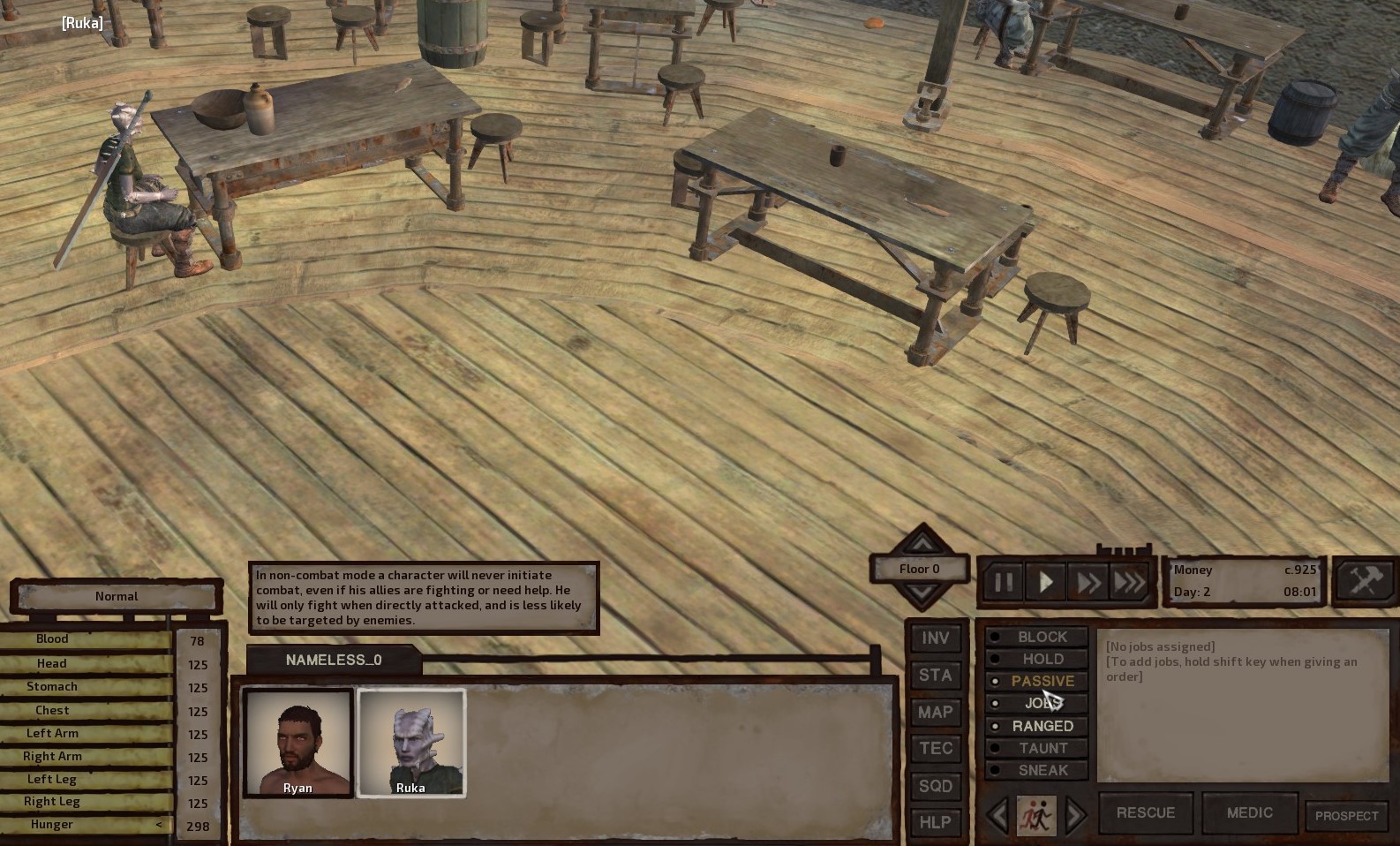The width and height of the screenshot is (1400, 846).
Task: Select Ryan's portrait in the squad bar
Action: tap(297, 744)
